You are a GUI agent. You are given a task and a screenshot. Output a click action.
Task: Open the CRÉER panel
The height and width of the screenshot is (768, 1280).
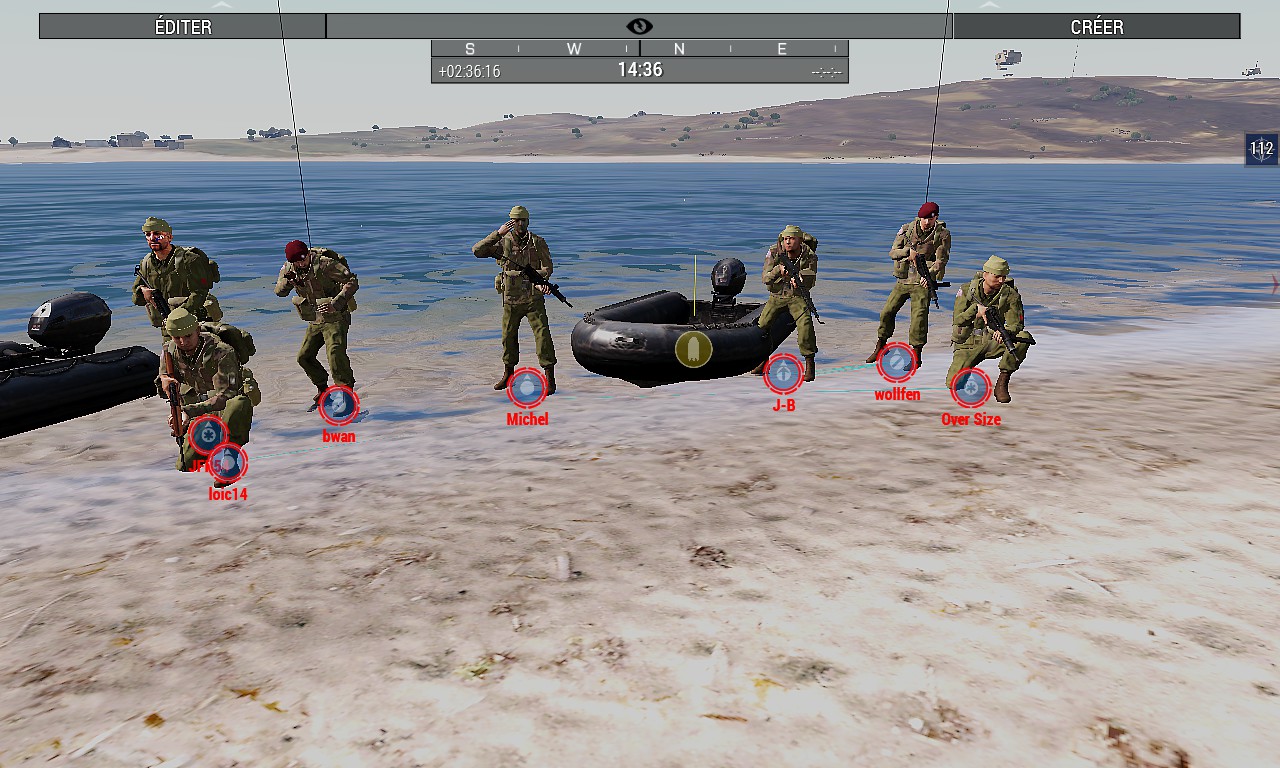(x=1096, y=26)
